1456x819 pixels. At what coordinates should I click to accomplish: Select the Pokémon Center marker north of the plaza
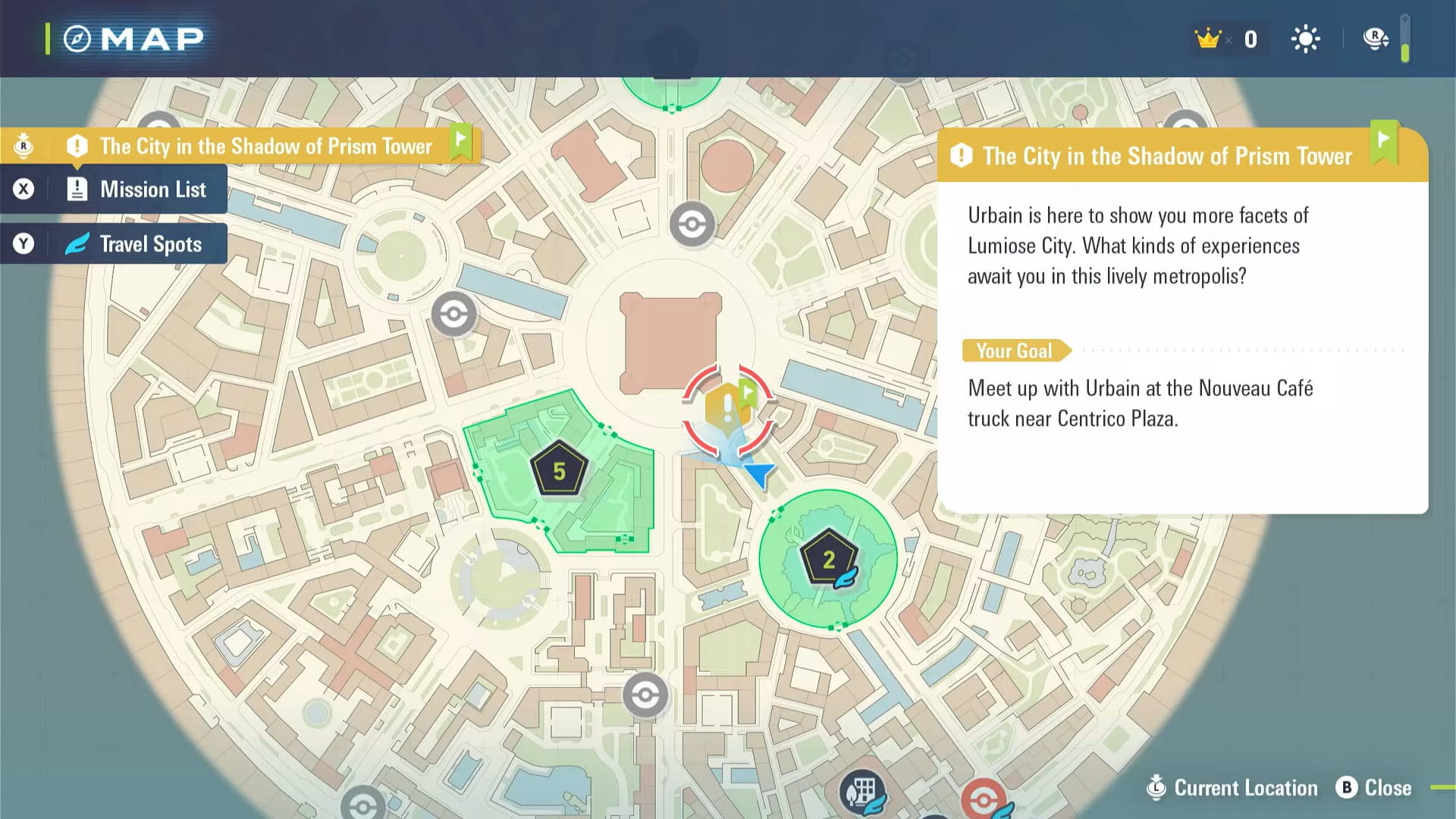tap(692, 224)
